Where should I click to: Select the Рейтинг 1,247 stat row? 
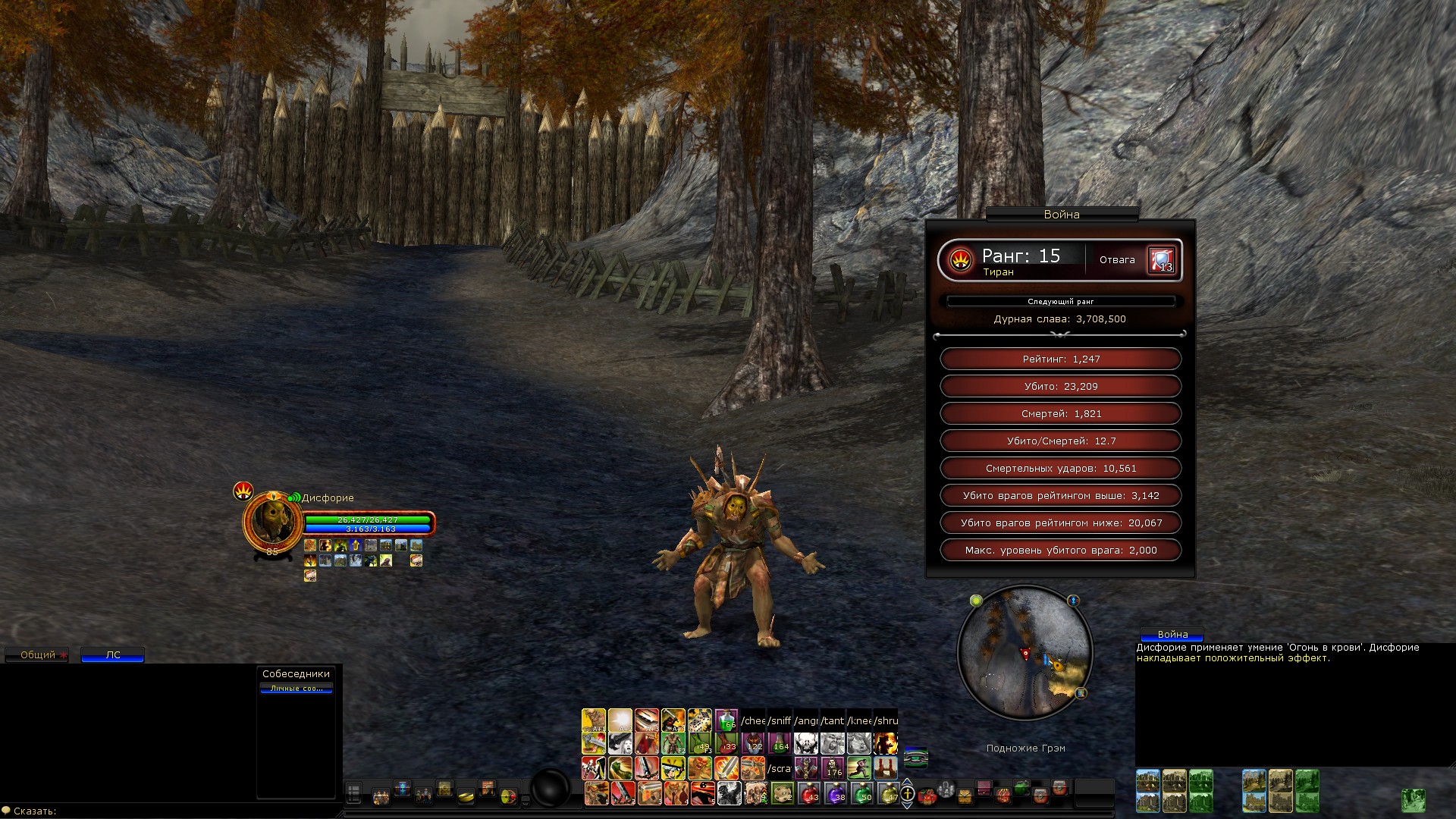point(1060,359)
